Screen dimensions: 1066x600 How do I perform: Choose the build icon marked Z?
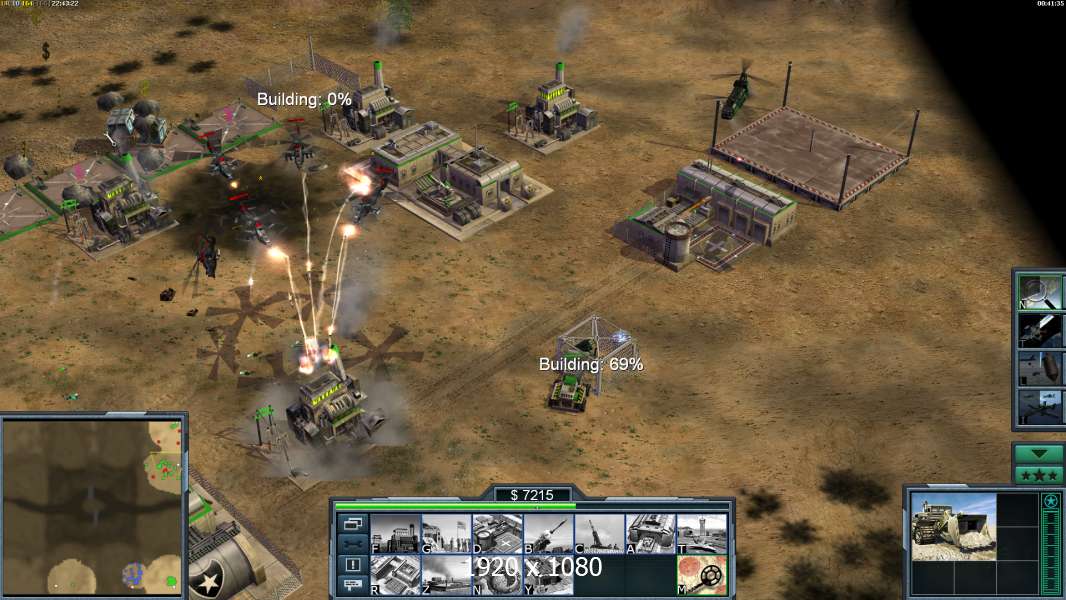click(446, 575)
